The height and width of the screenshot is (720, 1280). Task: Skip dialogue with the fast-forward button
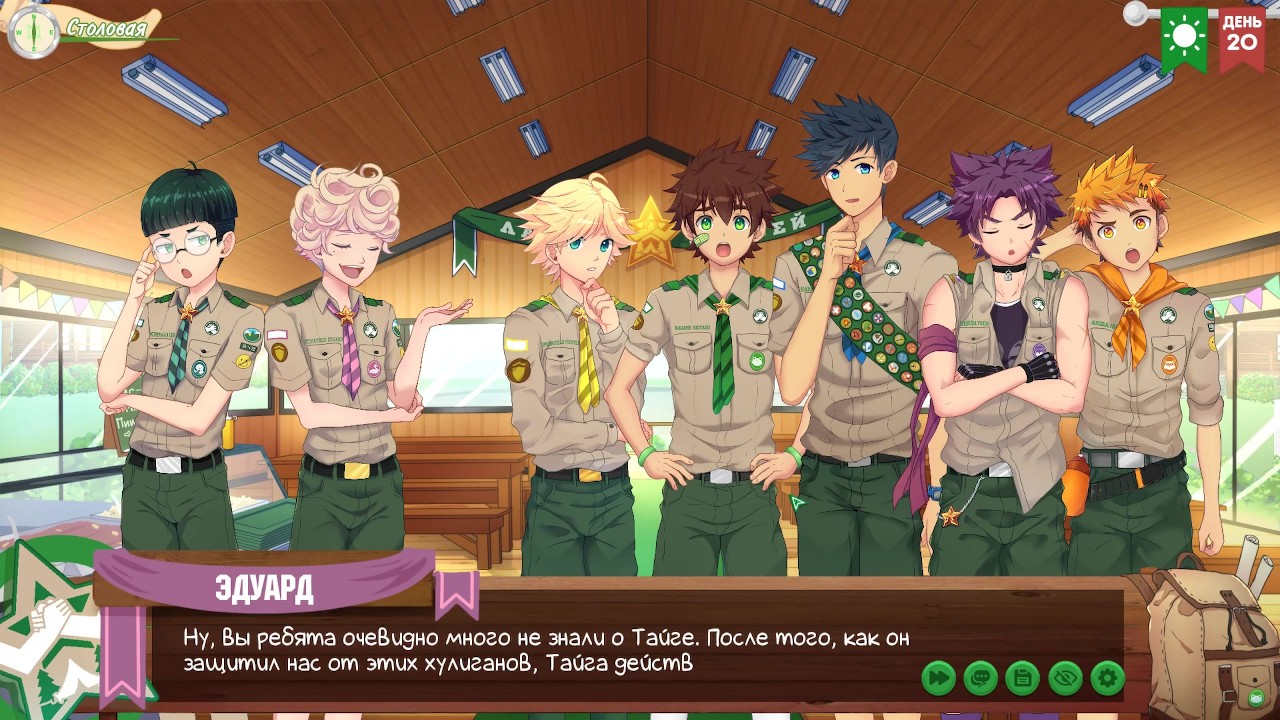(x=939, y=678)
